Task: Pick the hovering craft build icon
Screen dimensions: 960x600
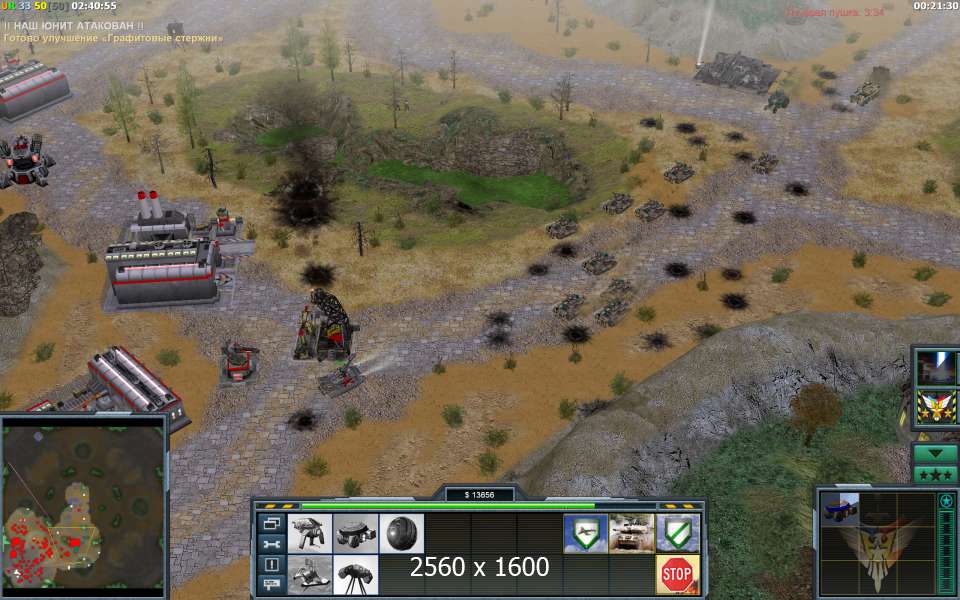Action: [x=309, y=575]
